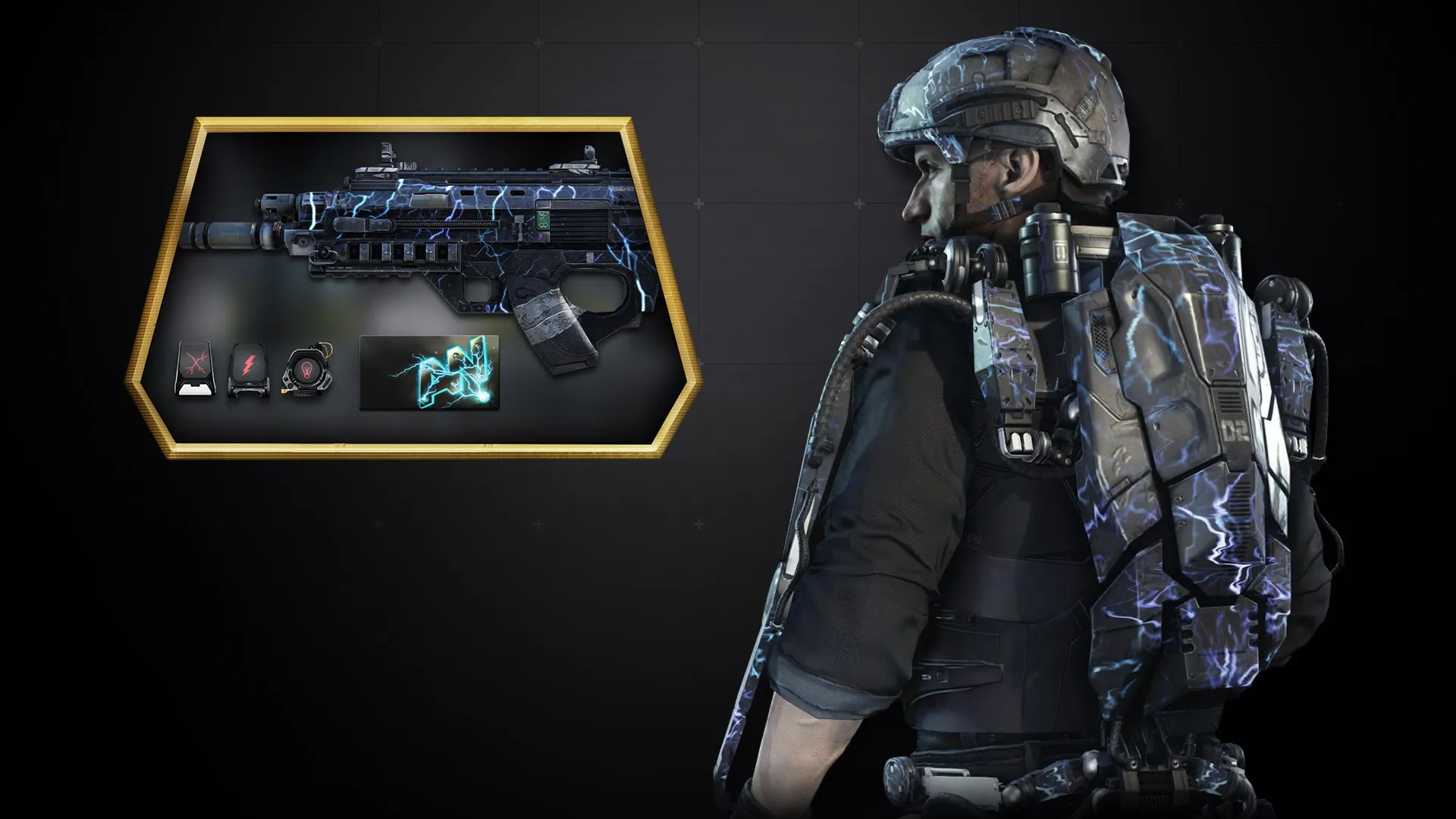Choose the red lightning bolt reticle icon
Screen dimensions: 1456x819
(x=248, y=370)
